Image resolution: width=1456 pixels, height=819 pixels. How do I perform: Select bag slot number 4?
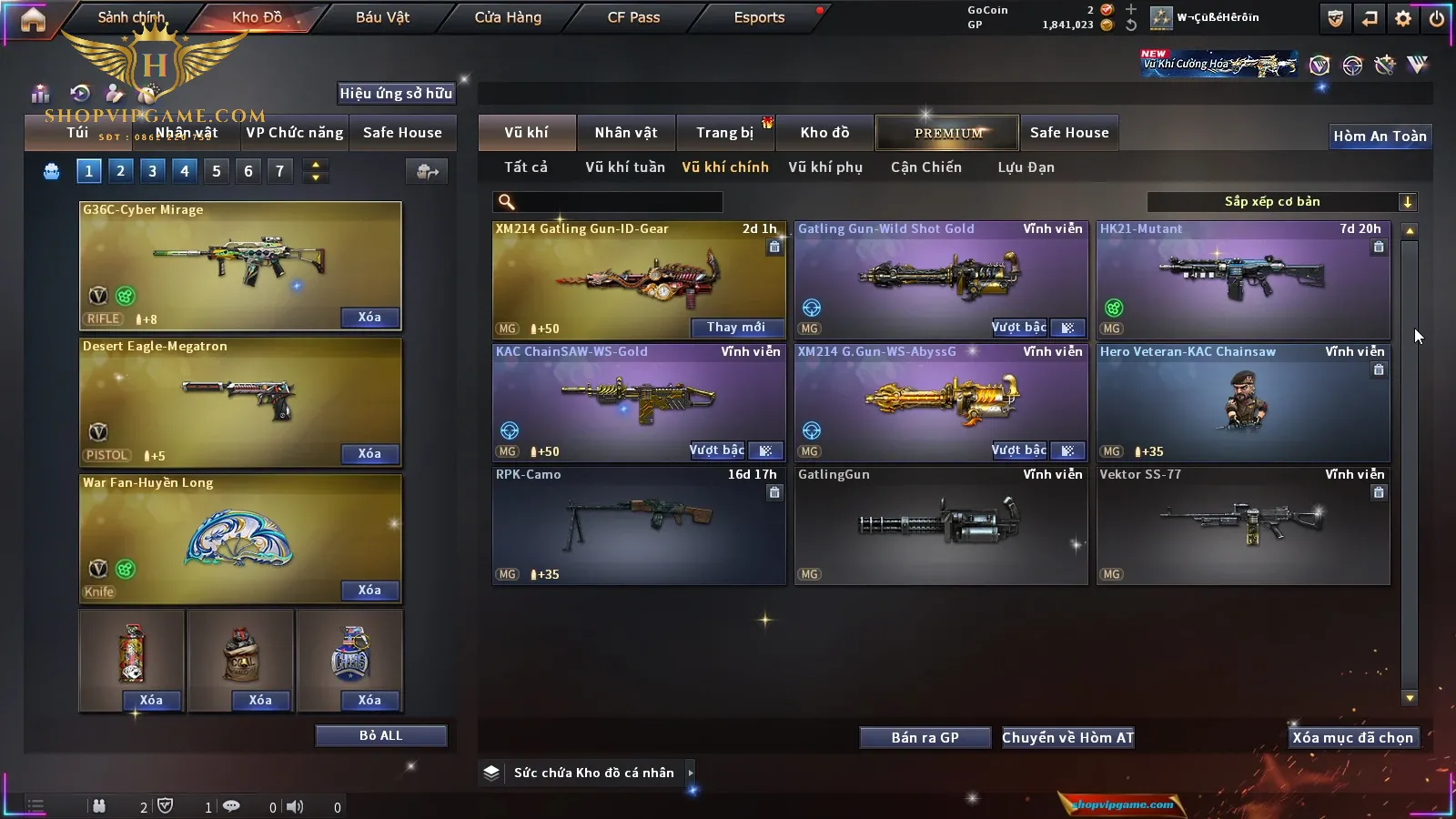[185, 171]
